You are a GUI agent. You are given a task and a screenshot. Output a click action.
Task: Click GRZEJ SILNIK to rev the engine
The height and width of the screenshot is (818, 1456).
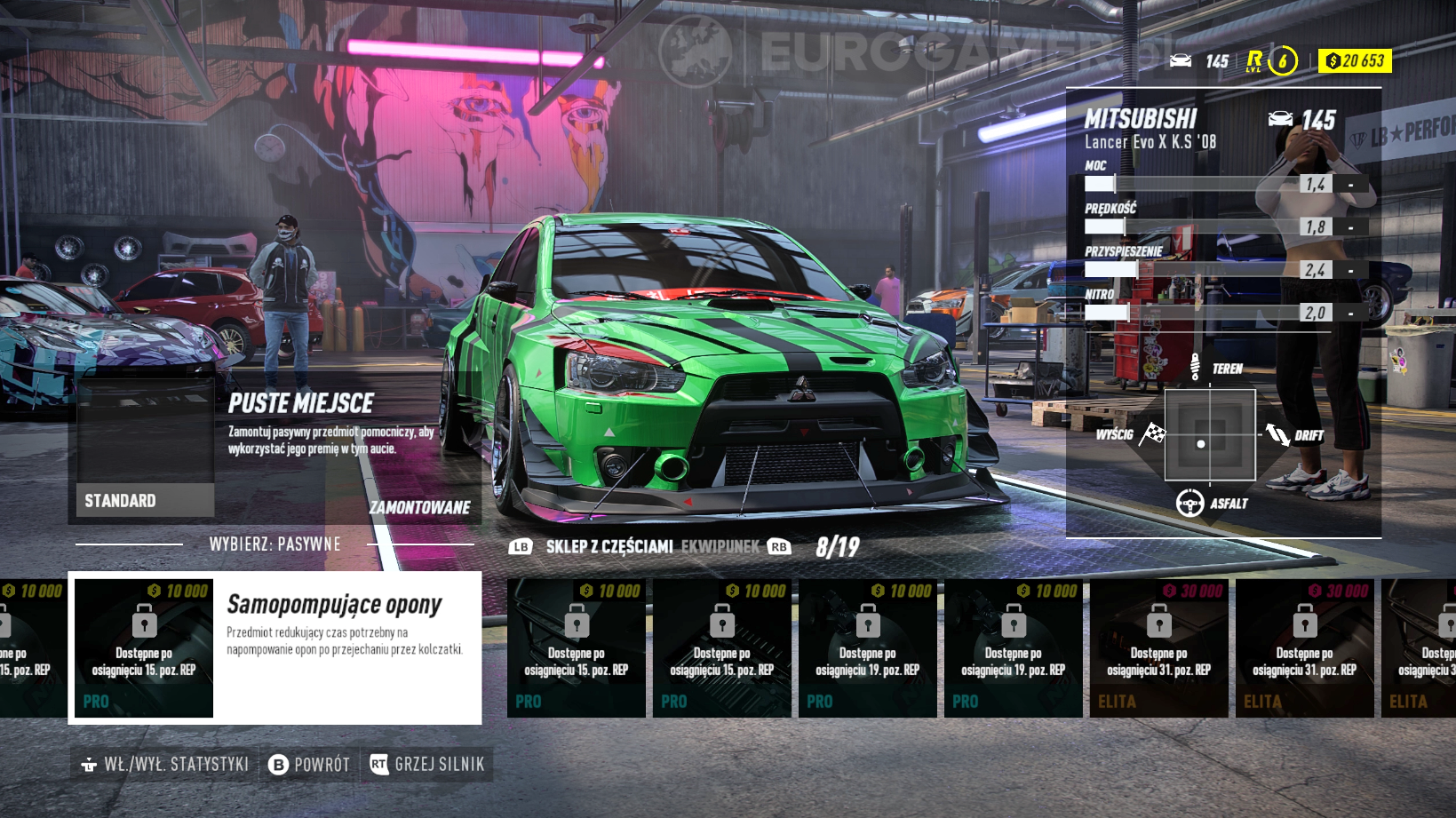coord(441,763)
